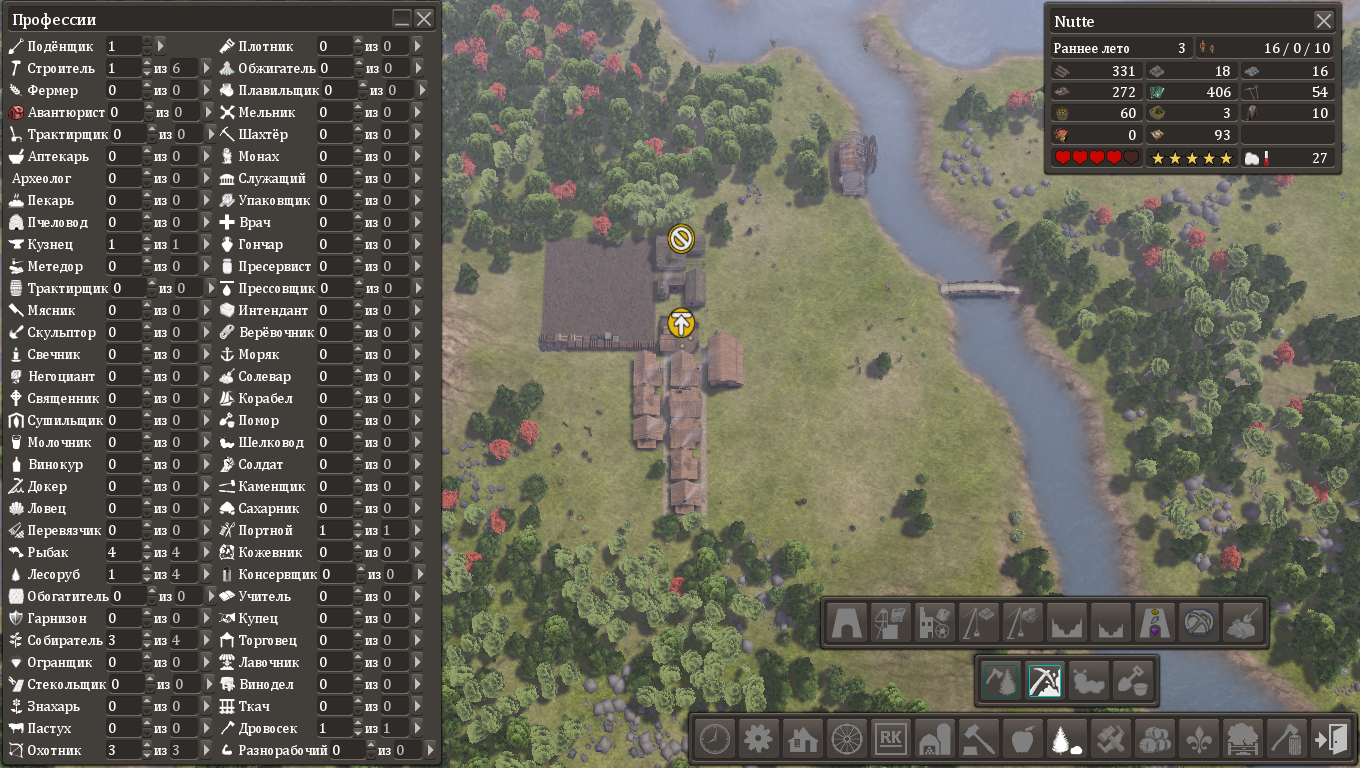
Task: Select the house building category
Action: 802,740
